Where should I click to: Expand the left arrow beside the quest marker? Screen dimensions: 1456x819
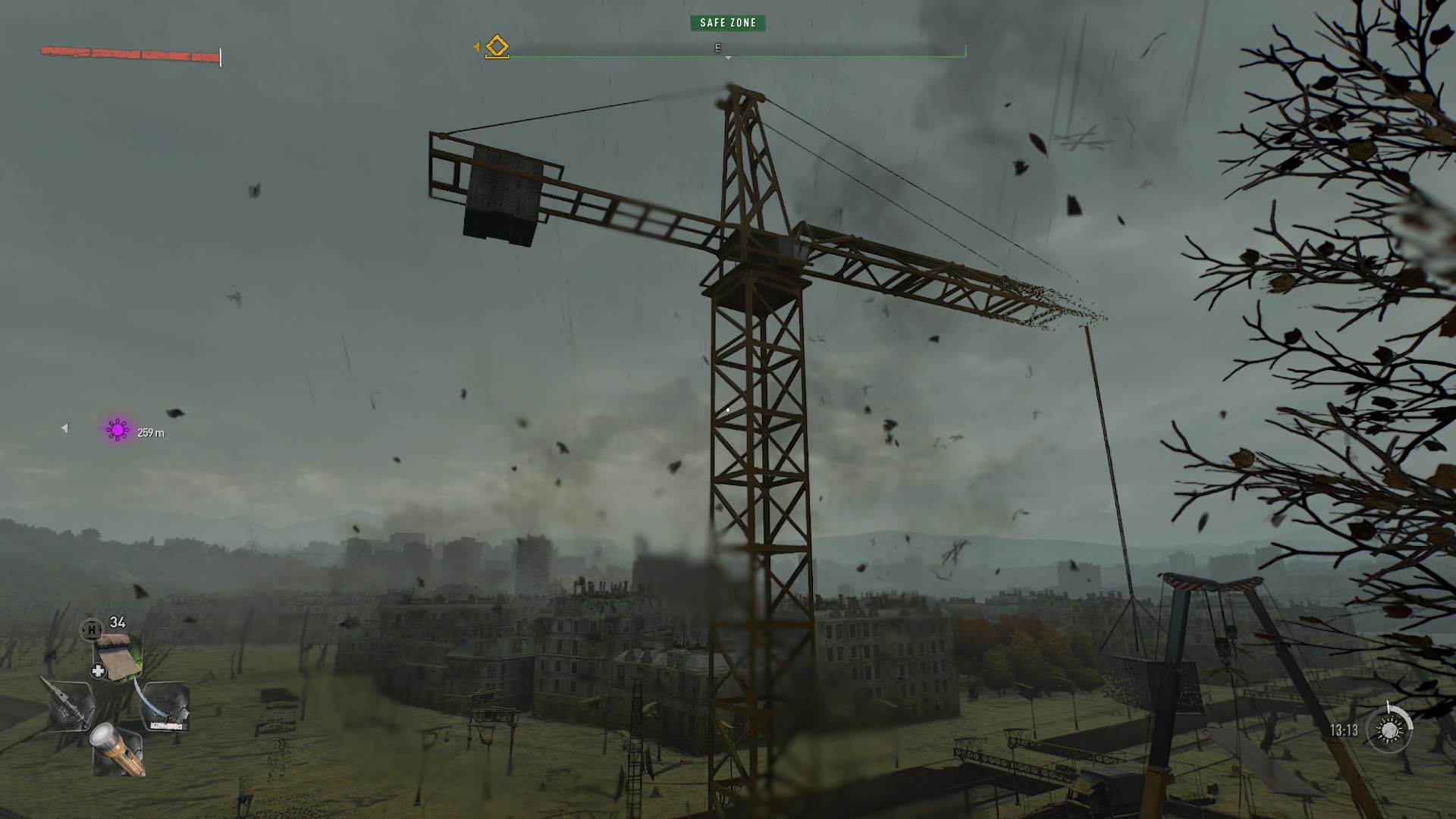click(478, 46)
